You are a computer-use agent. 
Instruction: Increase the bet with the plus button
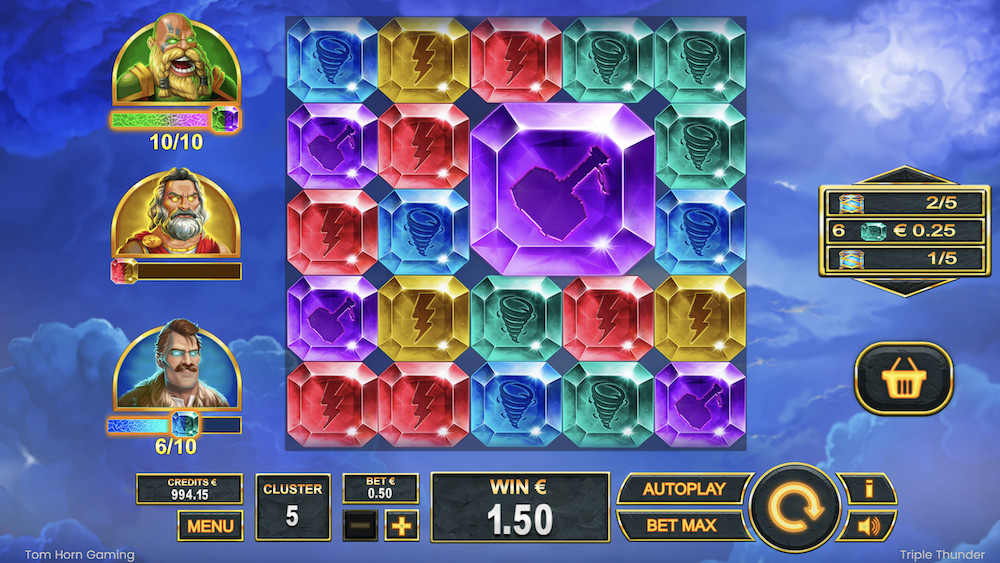click(401, 525)
